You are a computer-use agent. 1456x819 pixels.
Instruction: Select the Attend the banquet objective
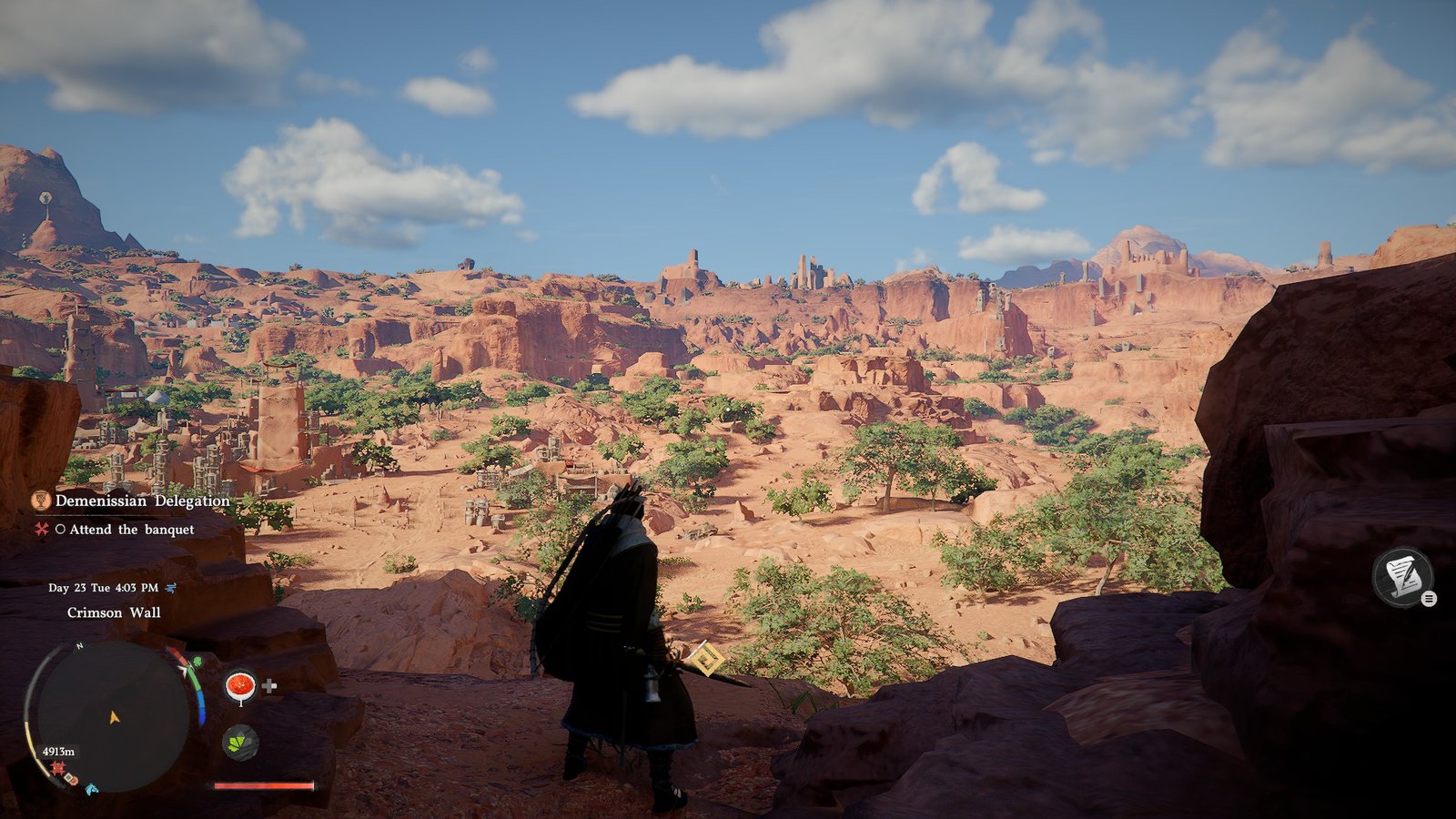[131, 530]
